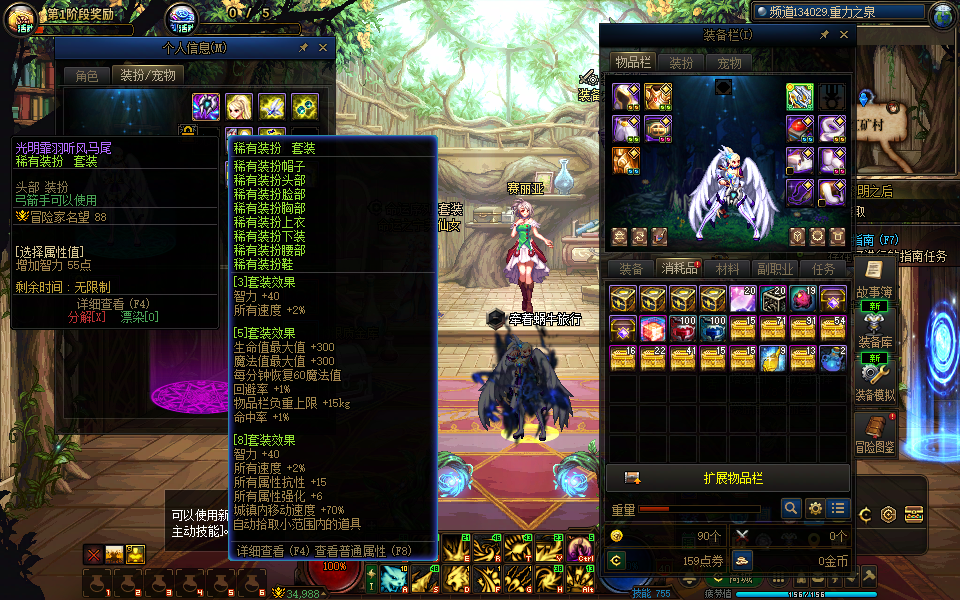Switch to the 角色 tab
This screenshot has height=600, width=960.
tap(87, 75)
